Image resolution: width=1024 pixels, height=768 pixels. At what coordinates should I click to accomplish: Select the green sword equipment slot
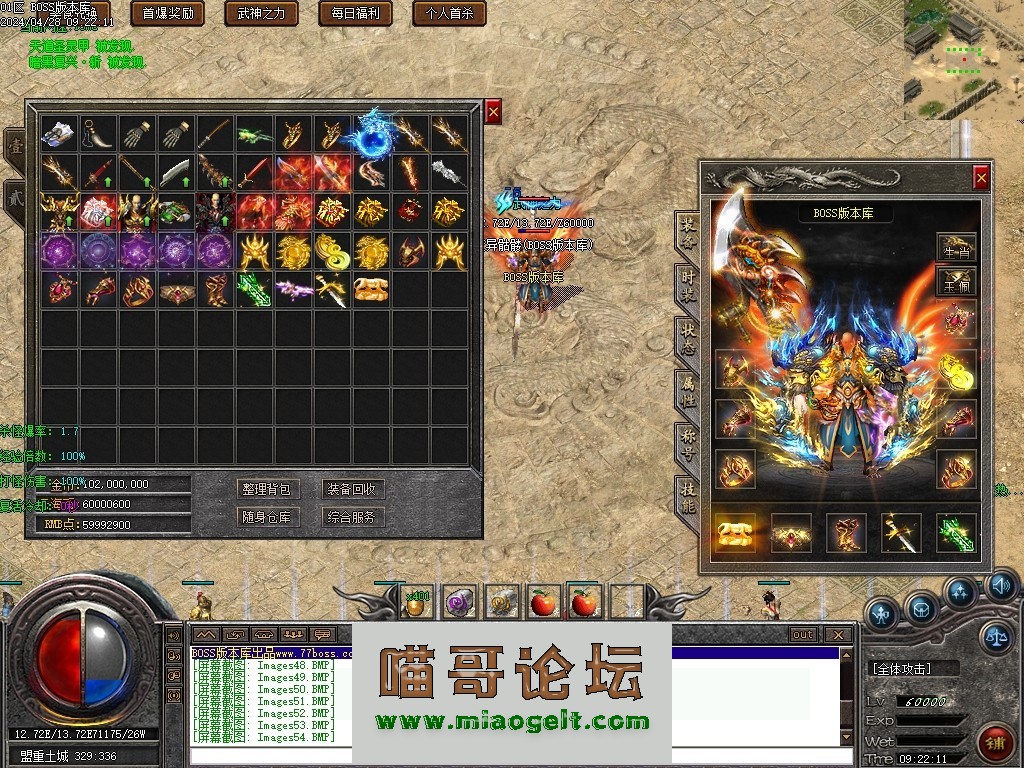[956, 533]
